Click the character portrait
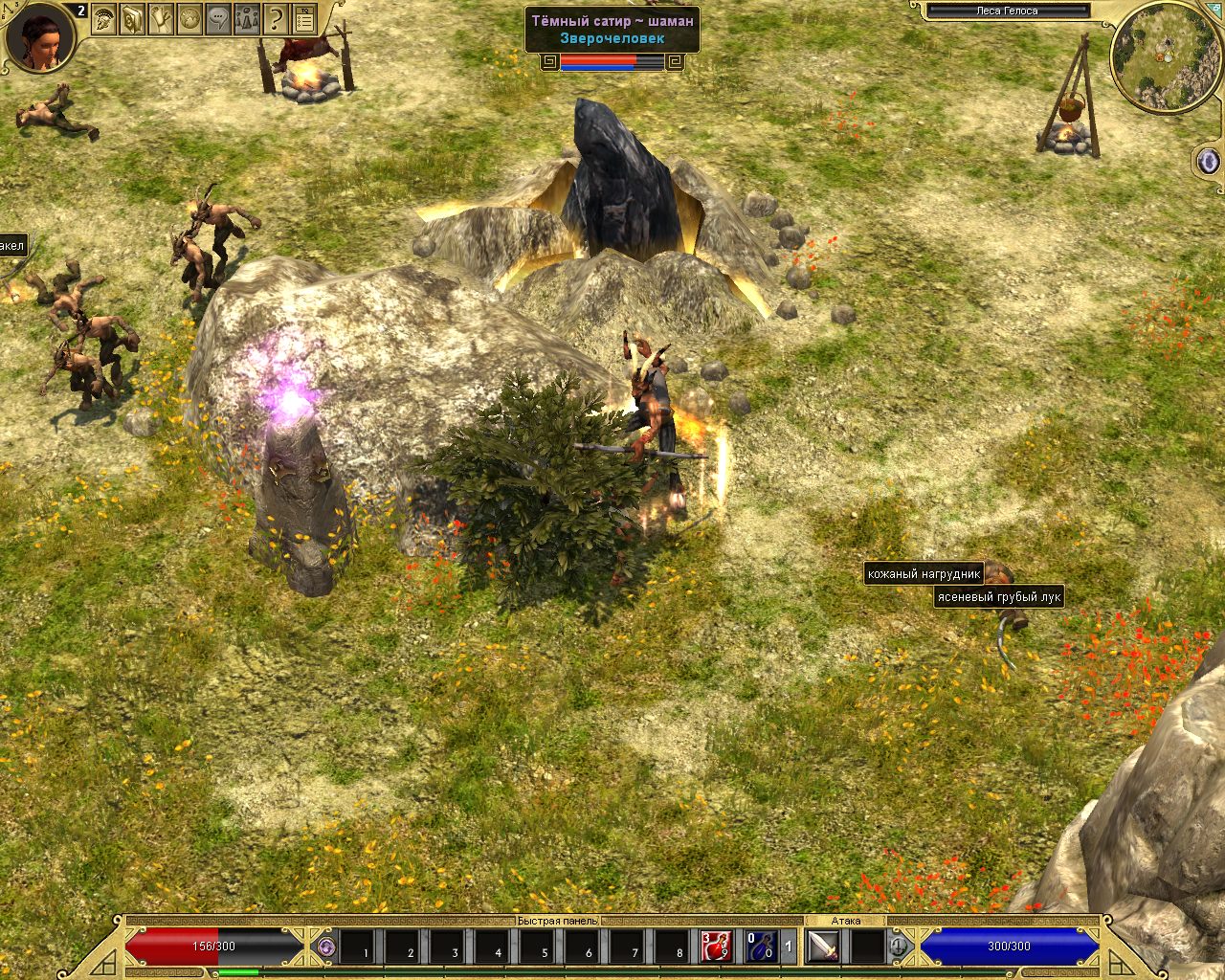This screenshot has height=980, width=1225. [38, 38]
